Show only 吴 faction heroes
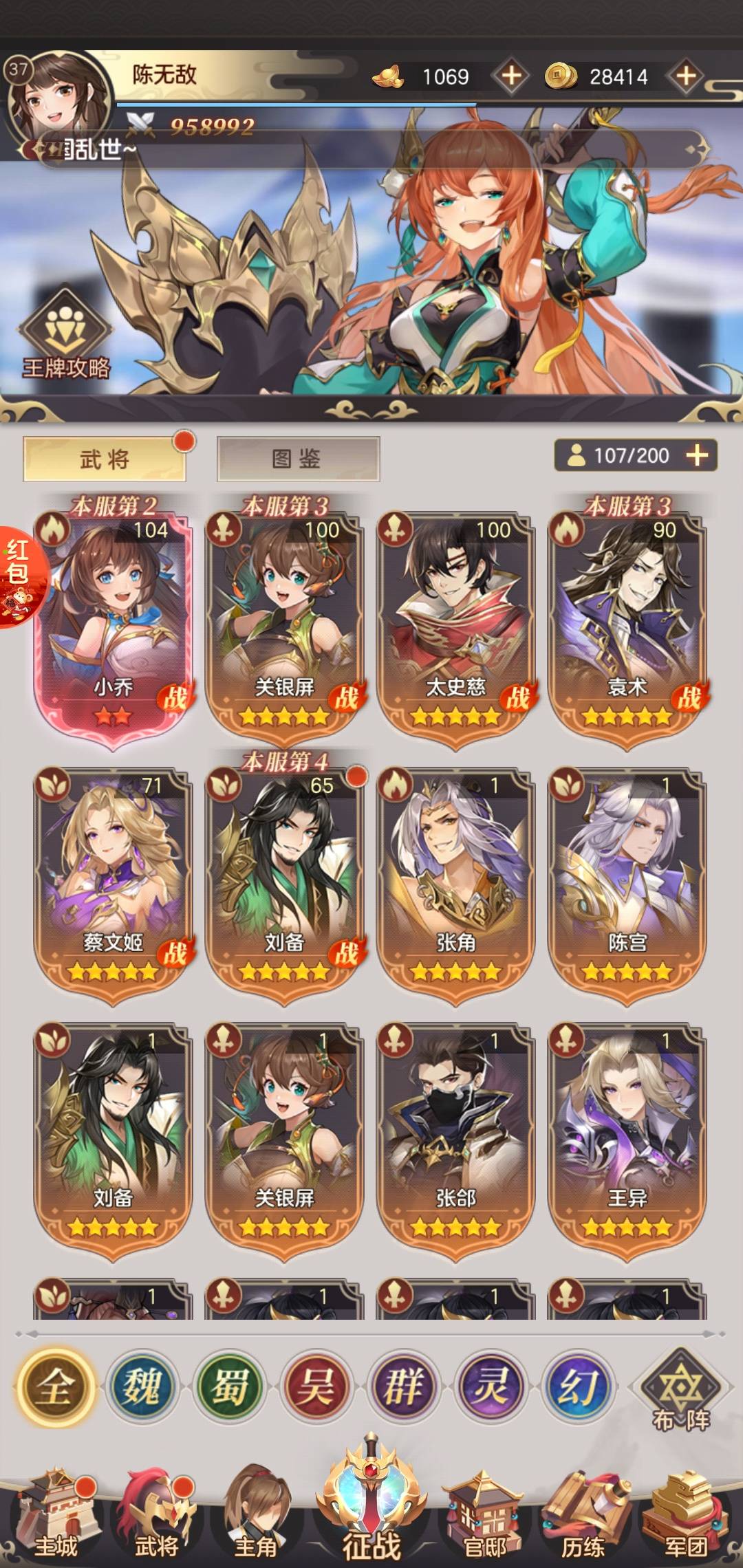743x1568 pixels. (316, 1386)
